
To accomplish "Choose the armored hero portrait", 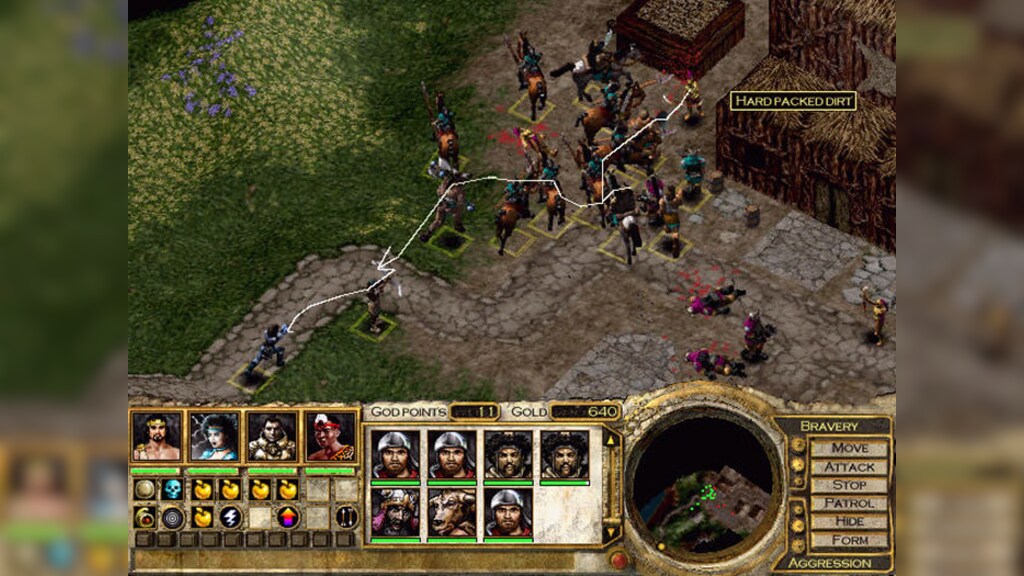I will click(272, 437).
